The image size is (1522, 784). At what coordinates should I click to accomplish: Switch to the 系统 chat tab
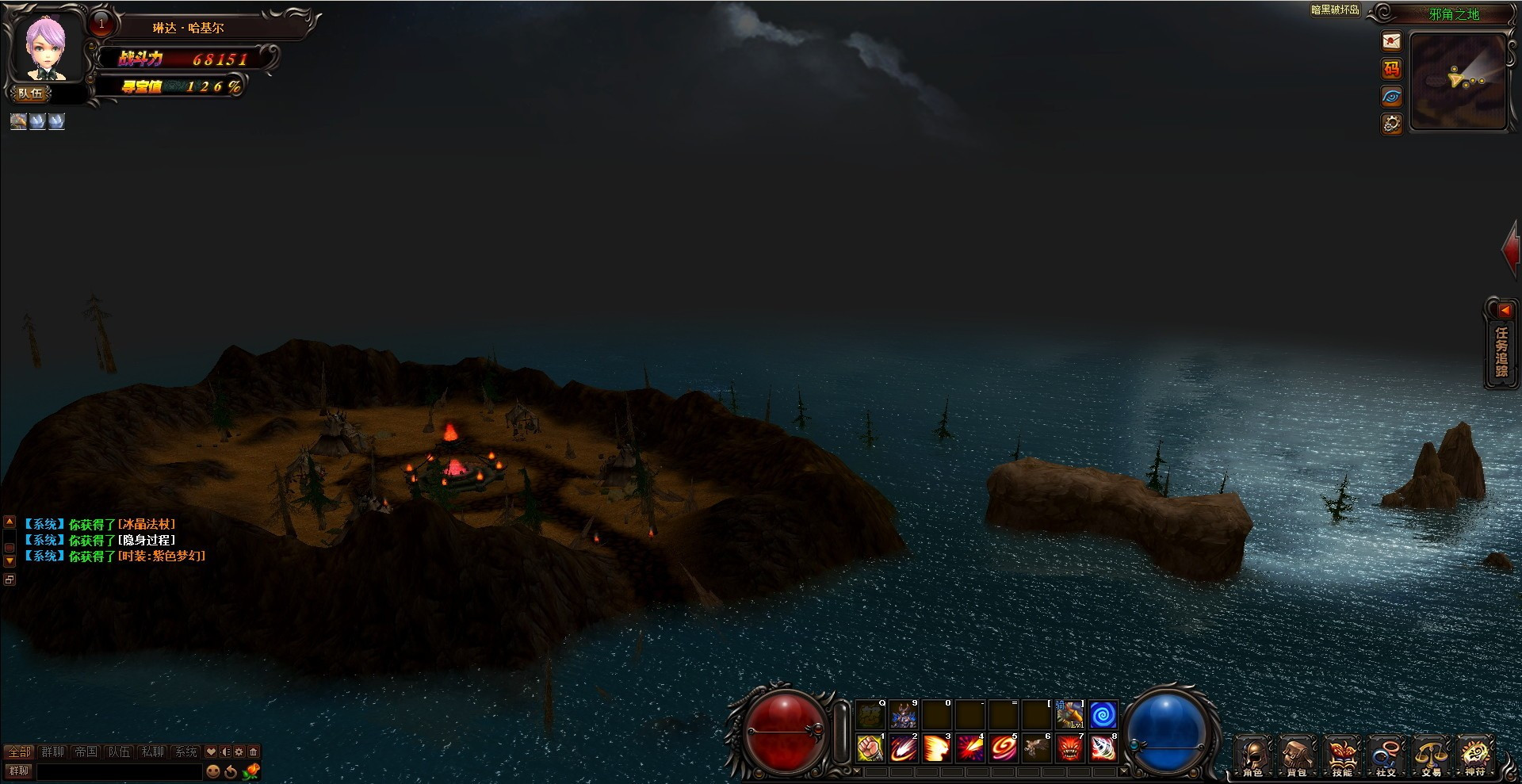[x=185, y=751]
